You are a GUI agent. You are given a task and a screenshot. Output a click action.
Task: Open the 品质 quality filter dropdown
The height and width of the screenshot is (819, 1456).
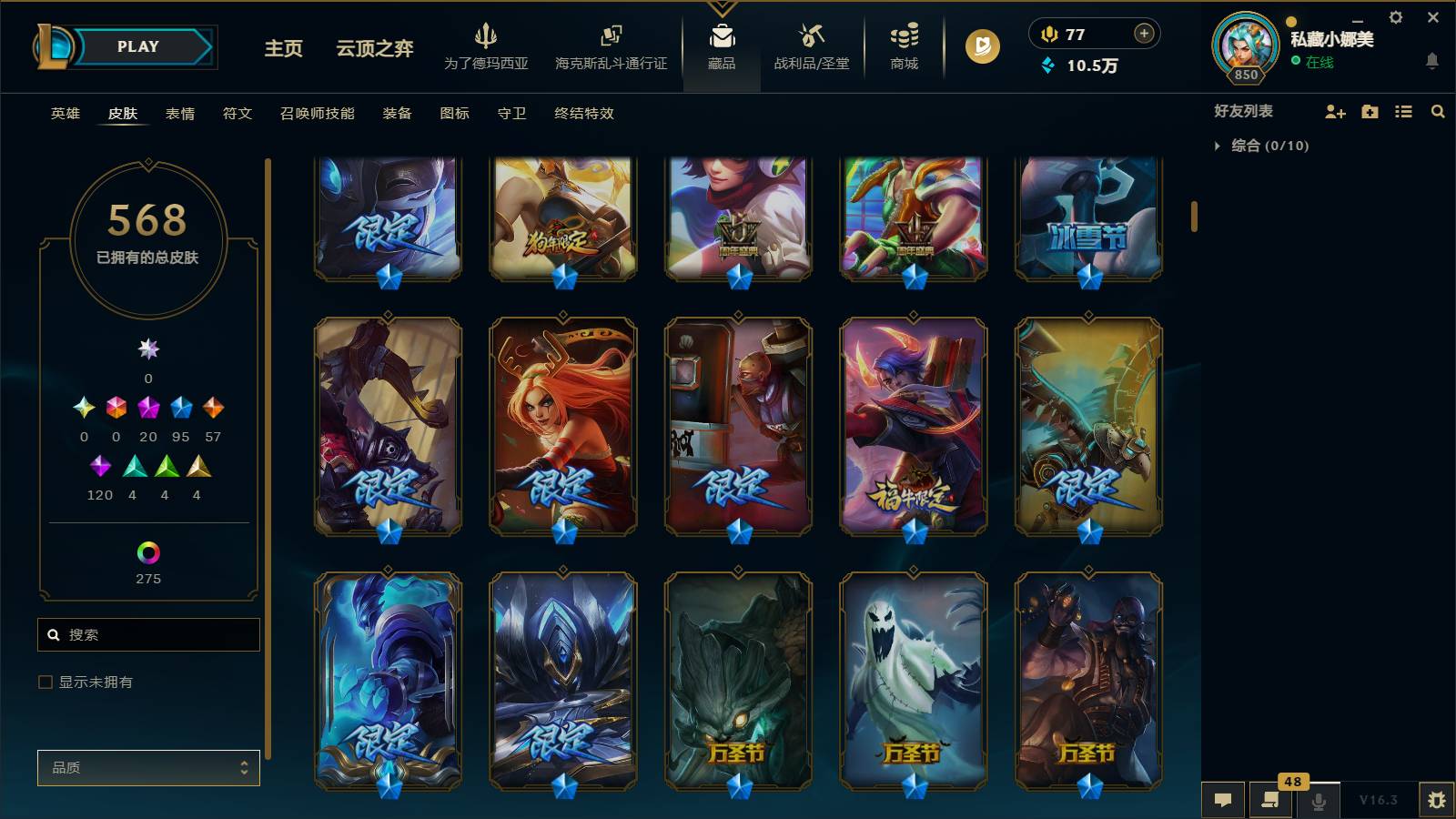(x=148, y=768)
